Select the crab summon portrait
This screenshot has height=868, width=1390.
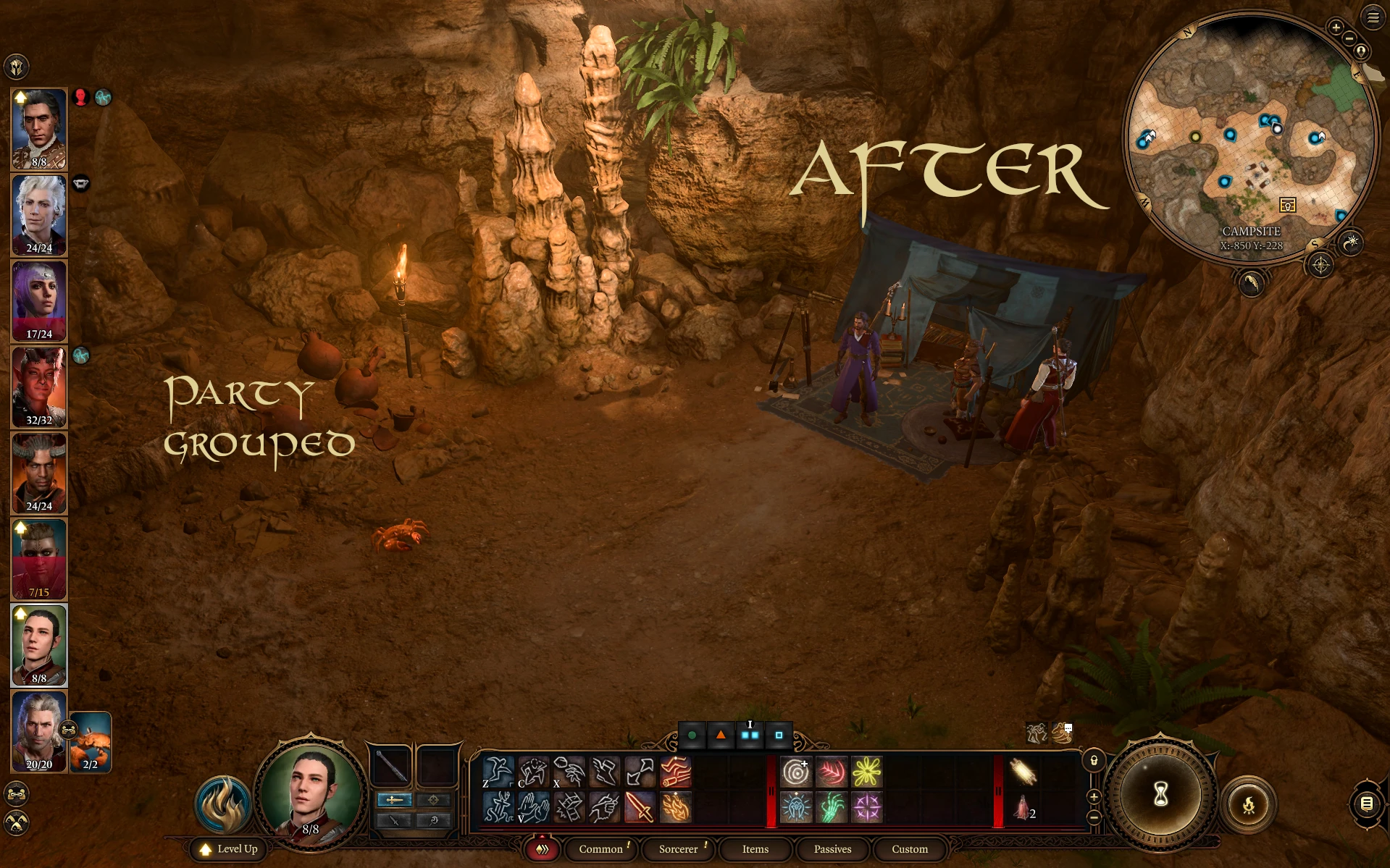point(91,742)
